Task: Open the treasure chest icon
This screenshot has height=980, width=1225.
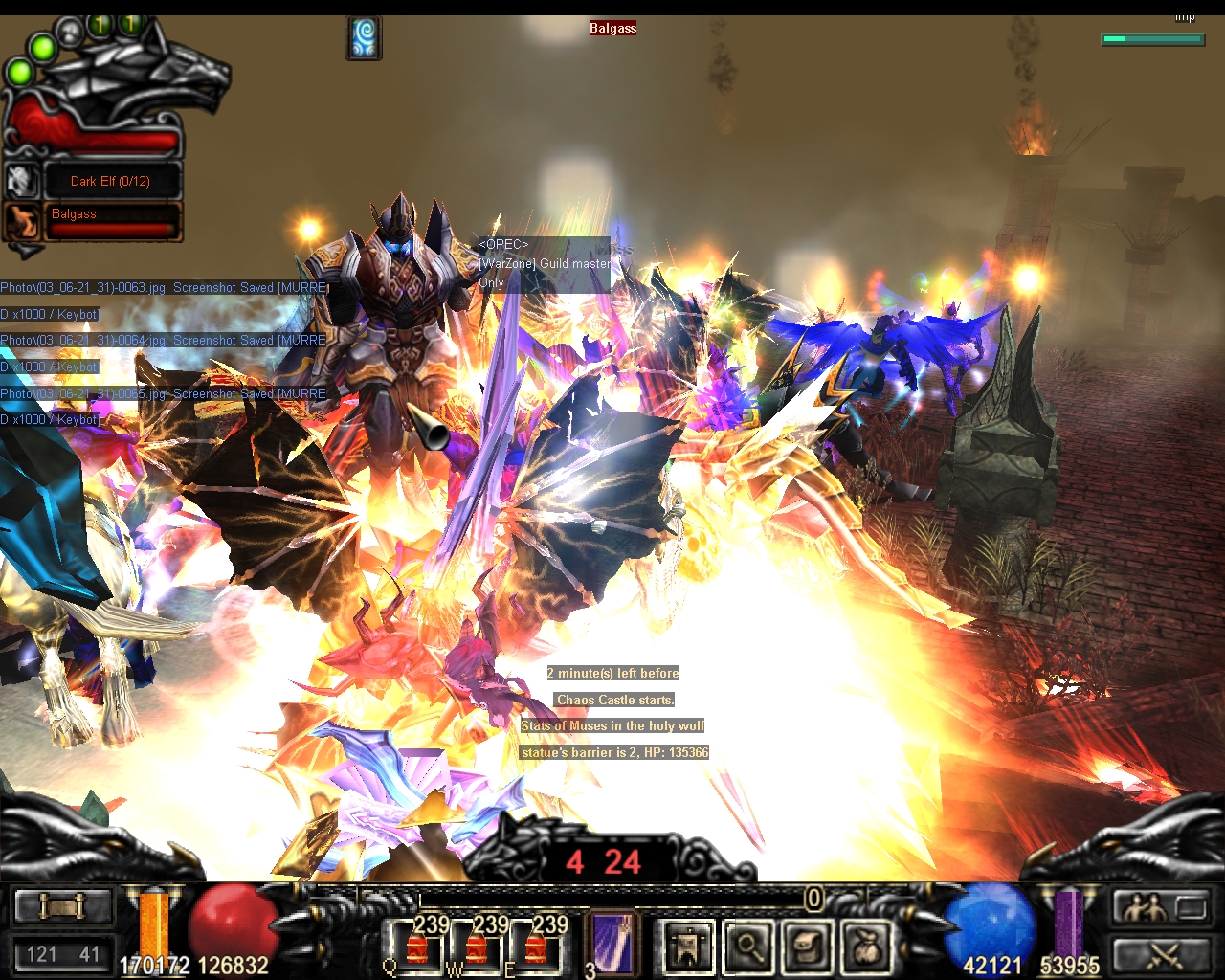Action: (x=808, y=947)
